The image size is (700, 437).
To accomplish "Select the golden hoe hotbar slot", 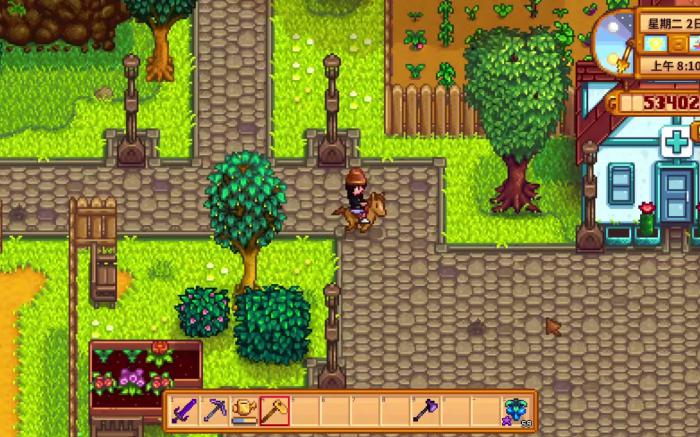I will [x=275, y=410].
